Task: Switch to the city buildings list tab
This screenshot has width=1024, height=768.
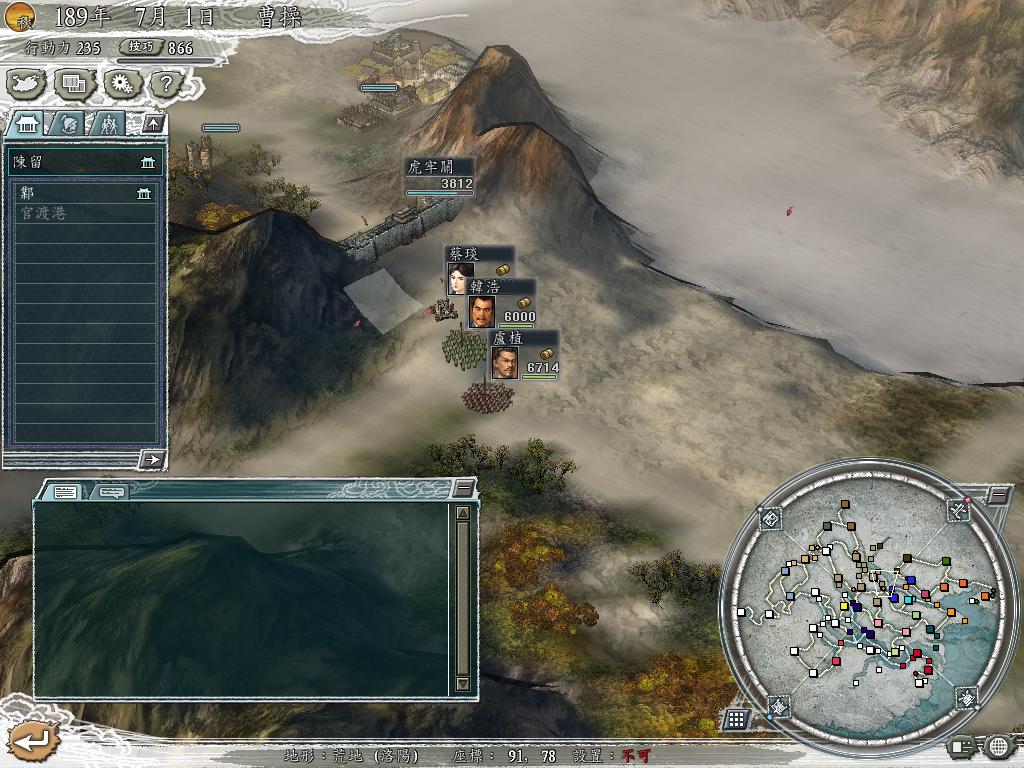Action: 27,124
